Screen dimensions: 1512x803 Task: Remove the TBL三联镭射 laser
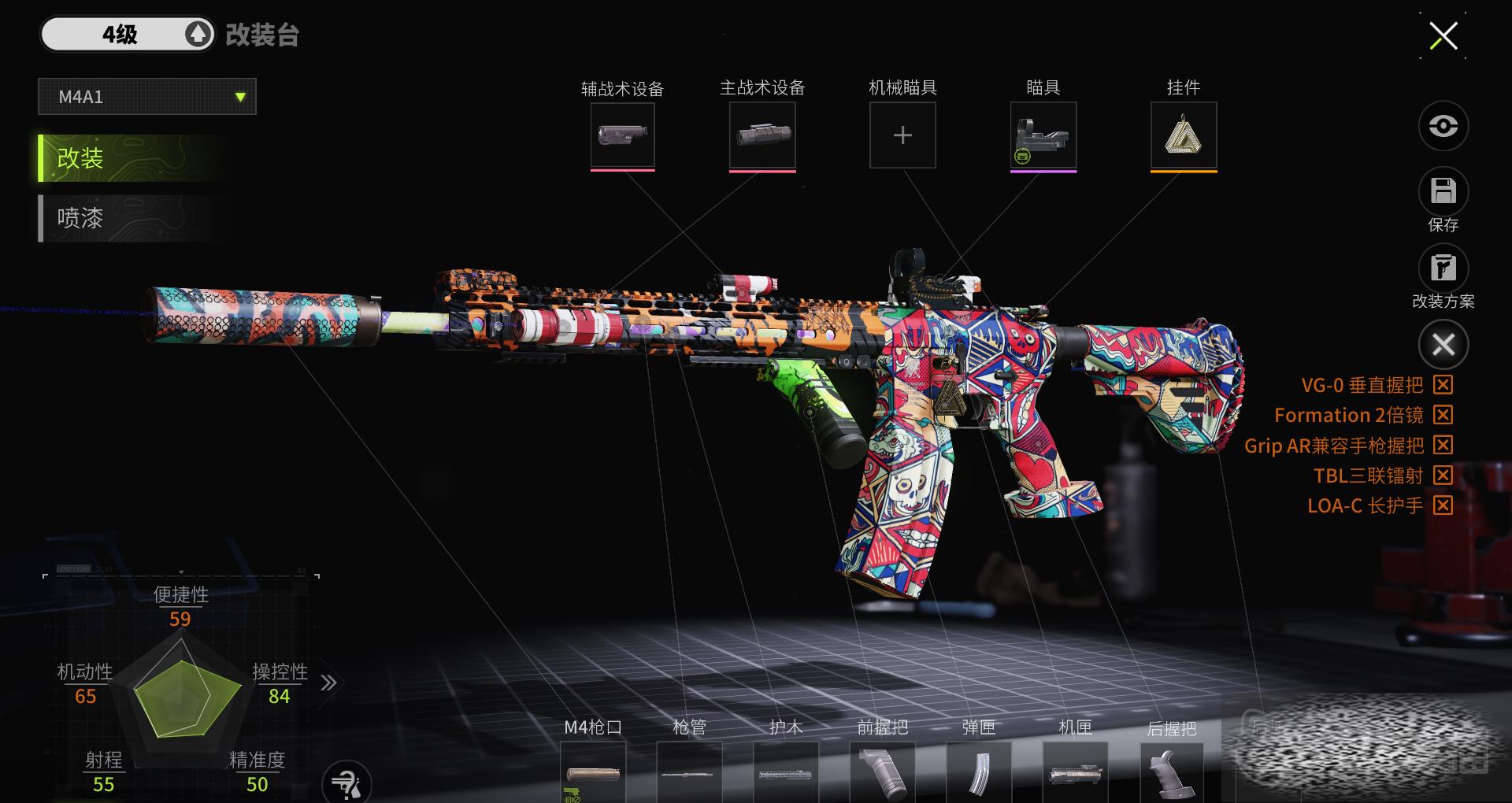(1443, 476)
